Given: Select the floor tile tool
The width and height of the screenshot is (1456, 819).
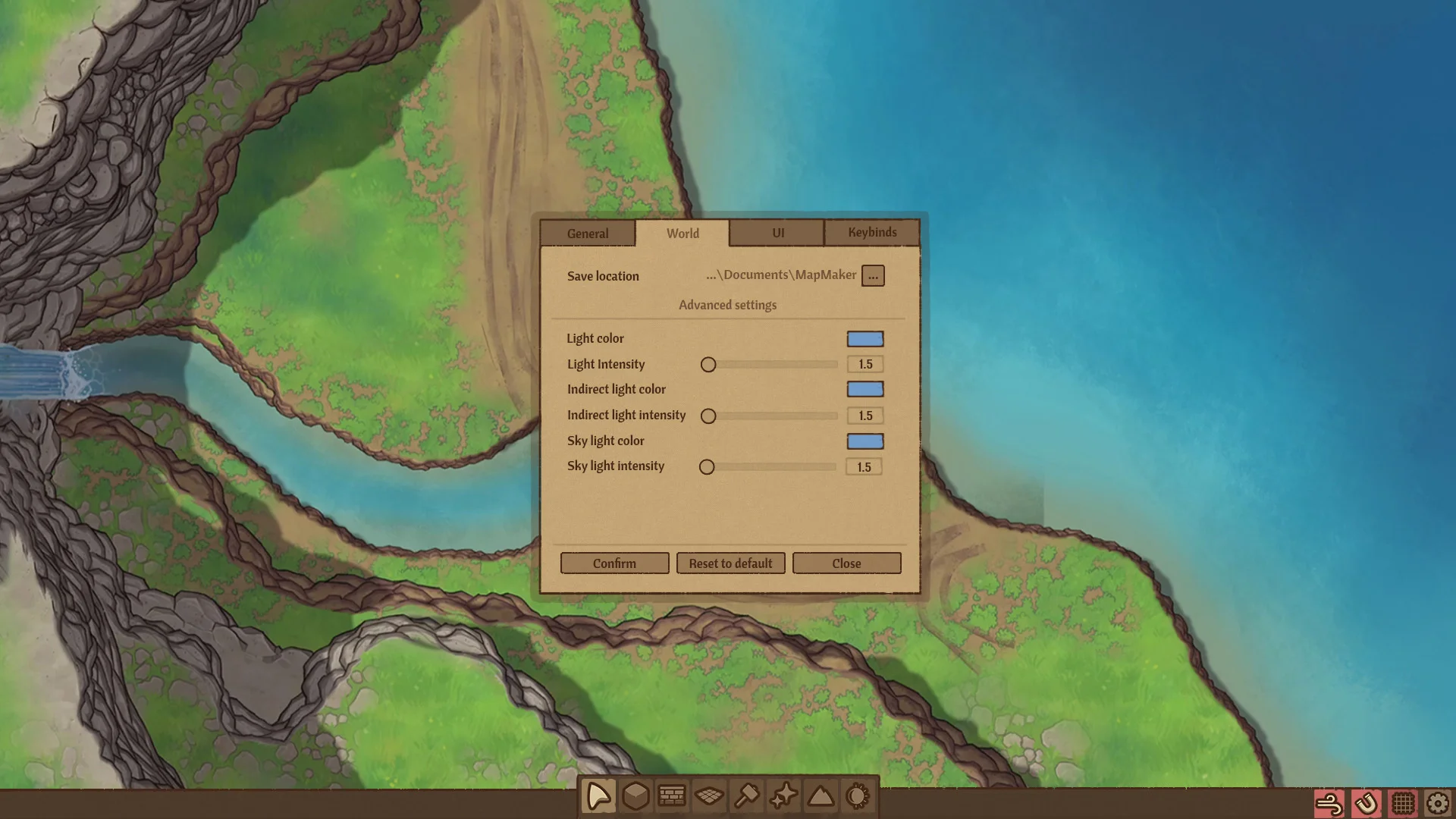Looking at the screenshot, I should point(710,795).
